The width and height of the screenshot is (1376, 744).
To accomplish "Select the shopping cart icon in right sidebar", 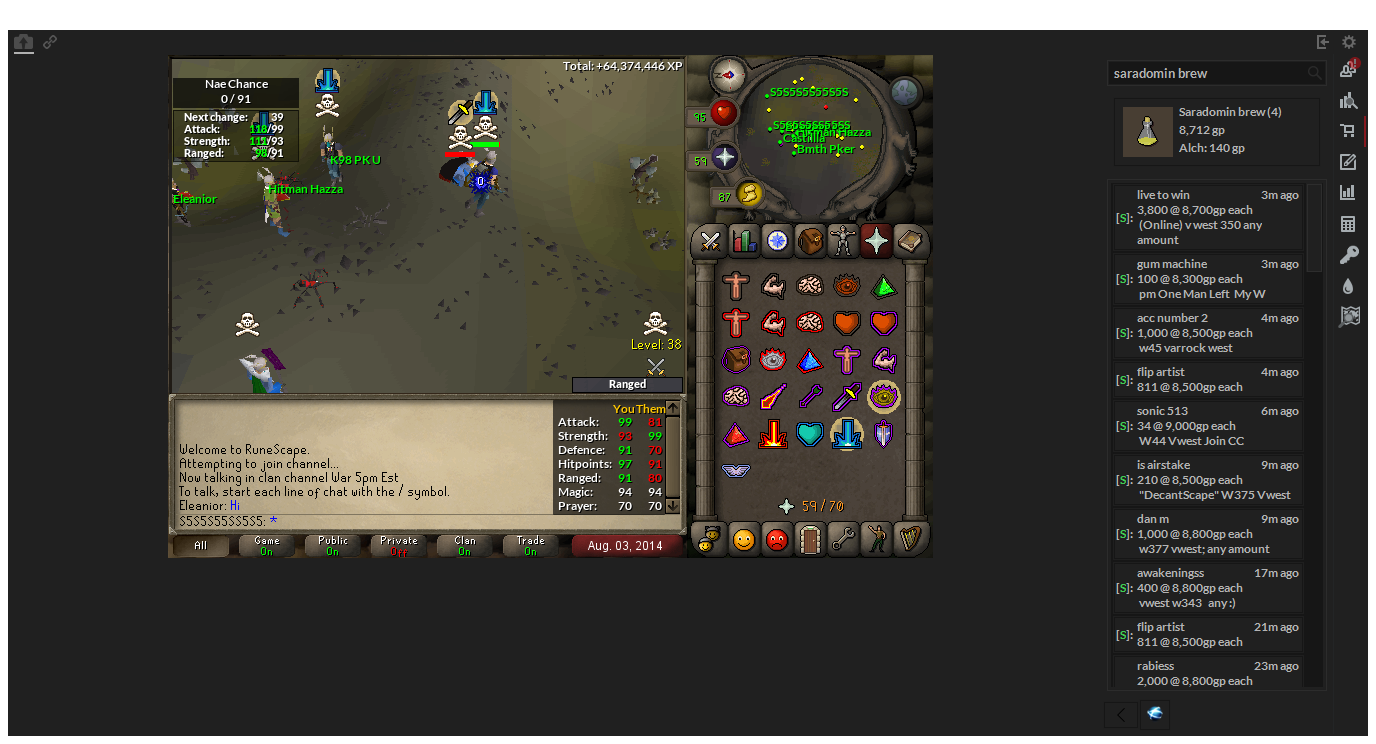I will click(x=1349, y=131).
